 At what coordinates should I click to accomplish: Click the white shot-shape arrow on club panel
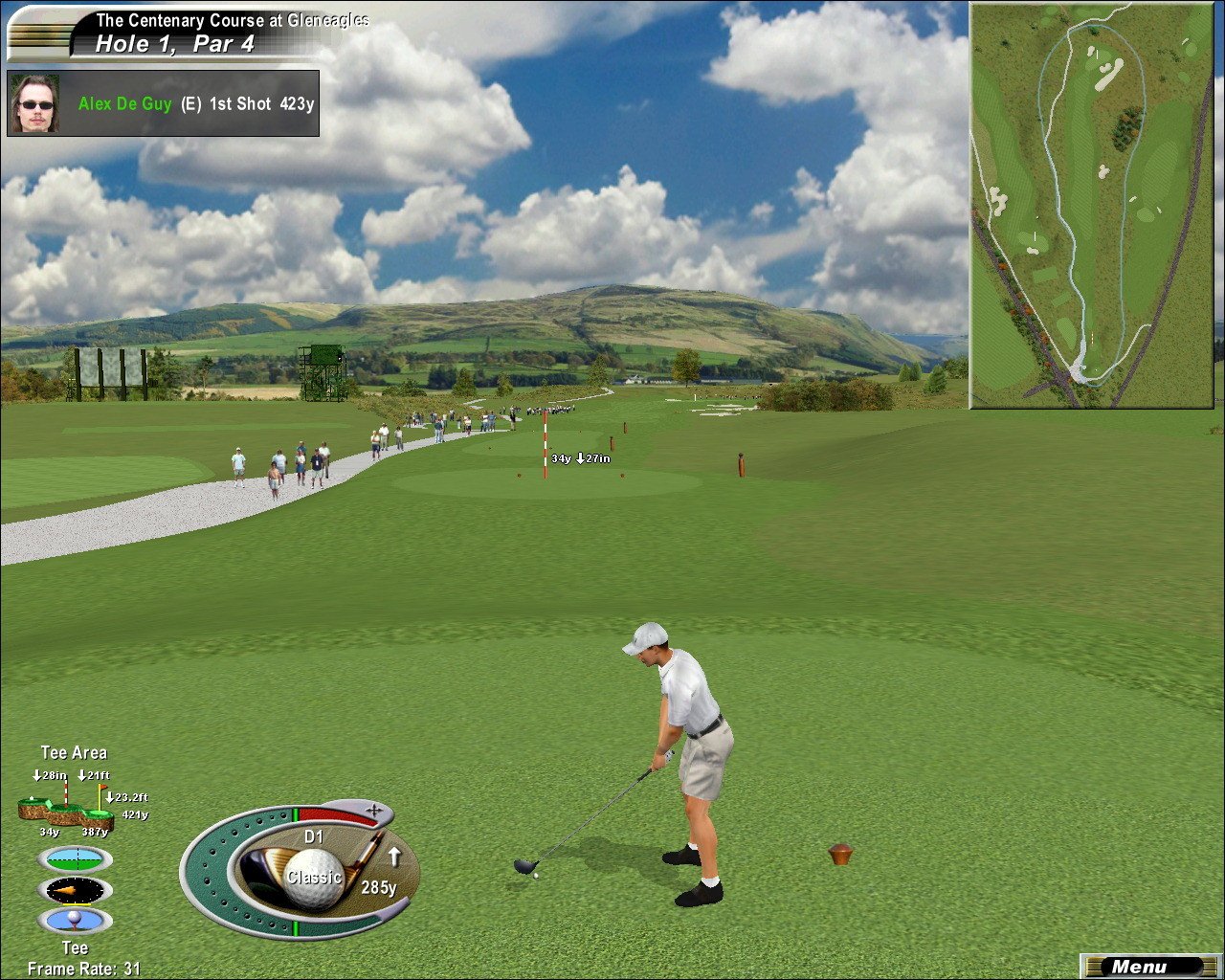pos(393,857)
